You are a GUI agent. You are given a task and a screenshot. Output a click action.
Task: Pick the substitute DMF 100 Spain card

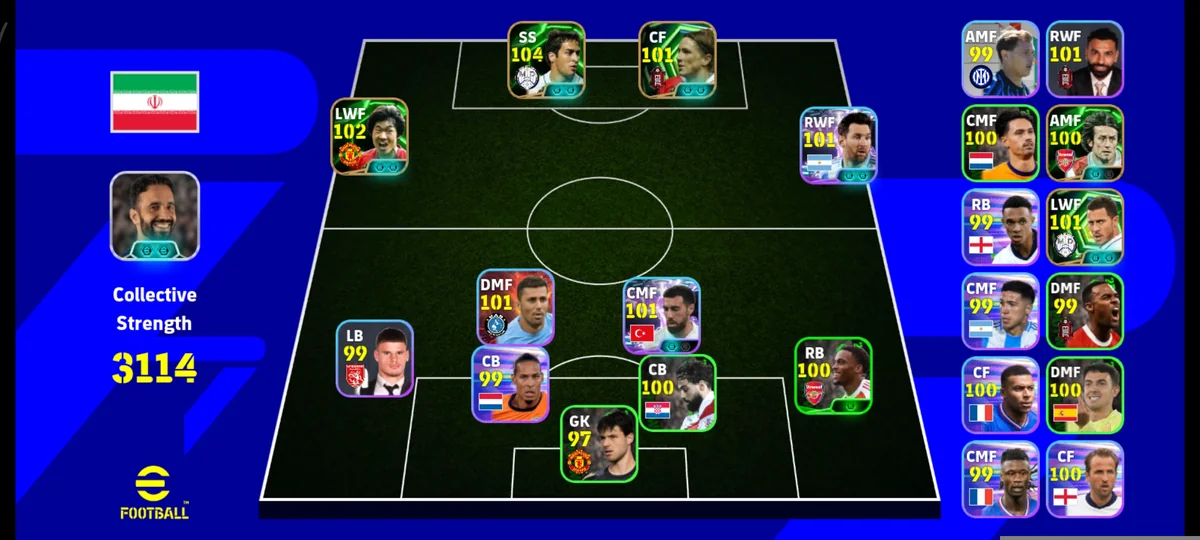[x=1085, y=394]
